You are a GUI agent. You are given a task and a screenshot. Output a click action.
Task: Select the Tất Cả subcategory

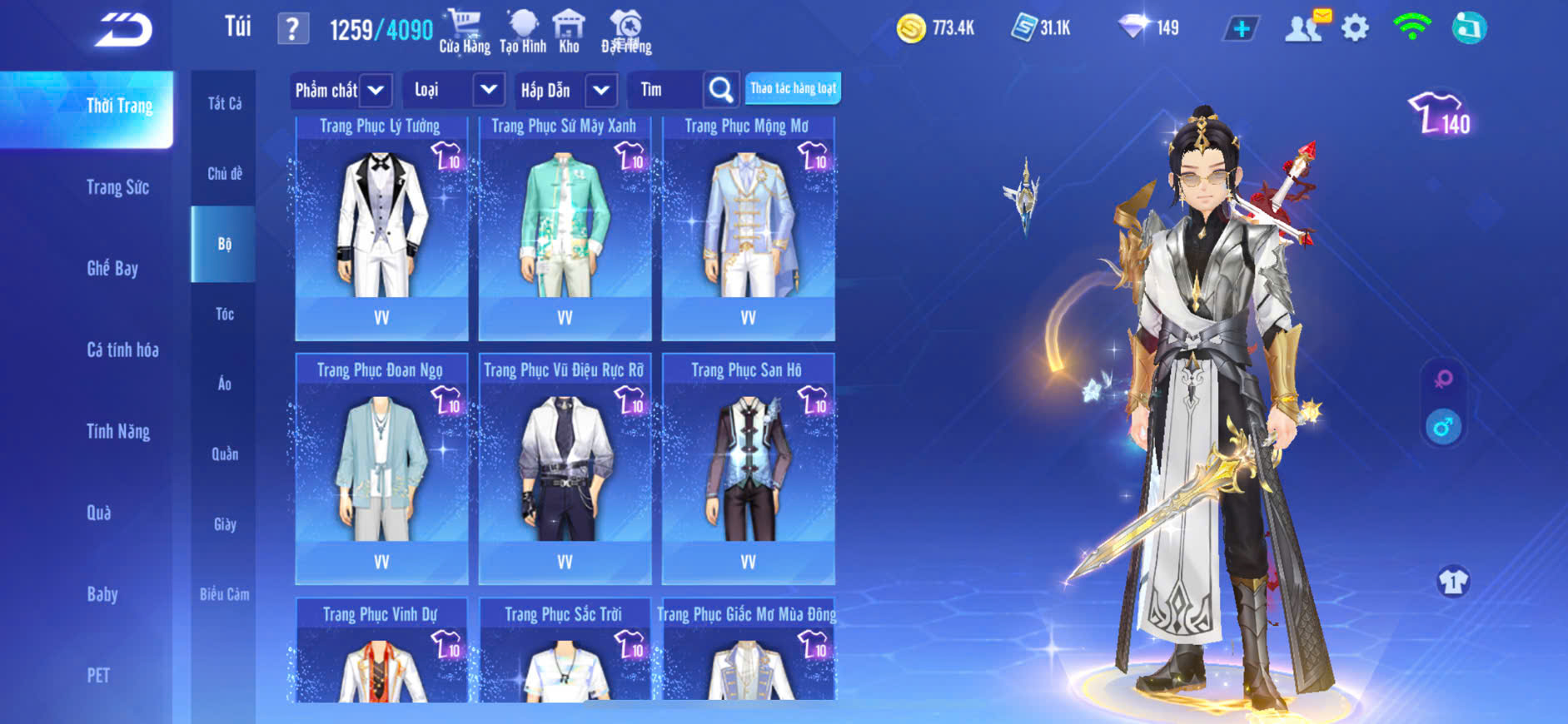tap(224, 103)
